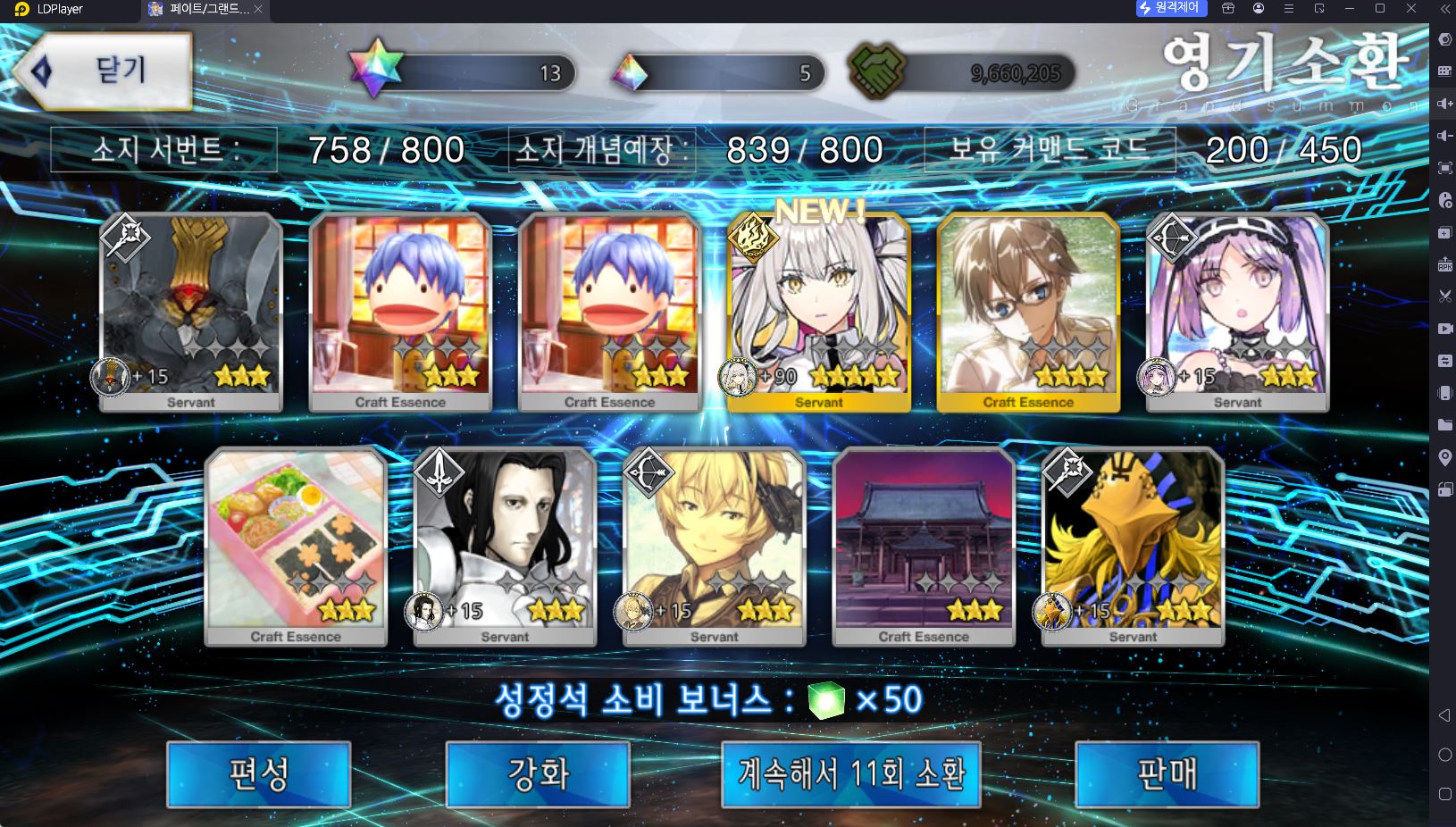Close the summon results with 닫기
Screen dimensions: 1456x827
(x=104, y=71)
